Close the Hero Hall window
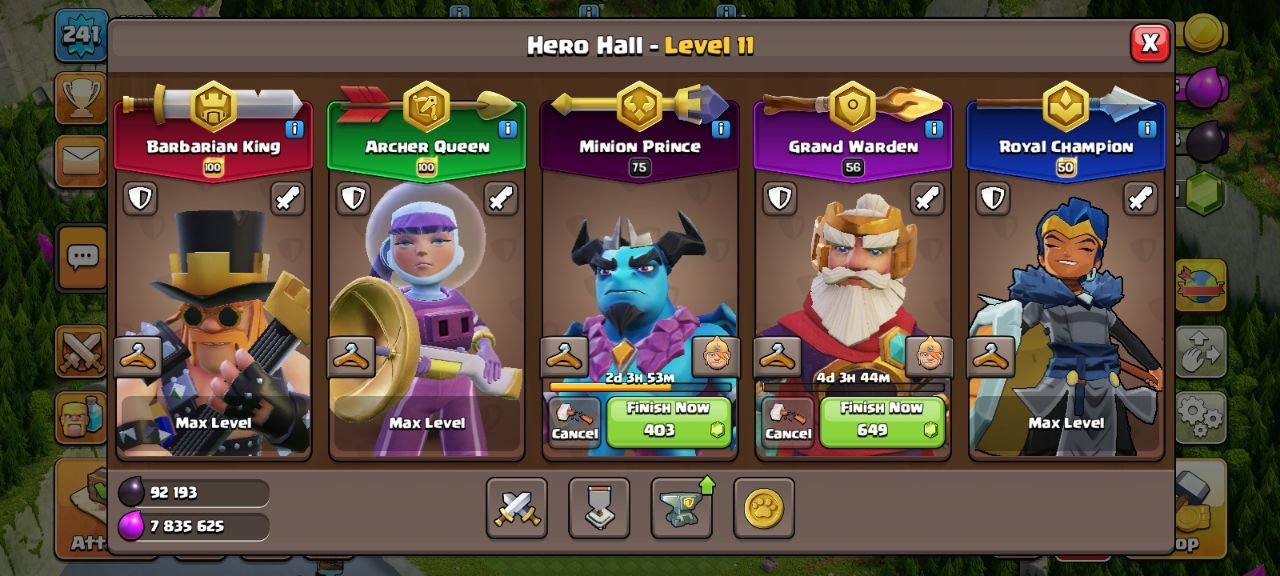This screenshot has height=576, width=1280. (x=1150, y=43)
